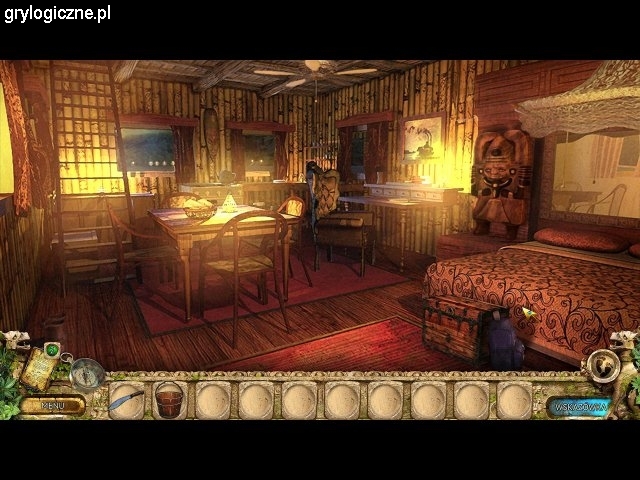This screenshot has height=480, width=640.
Task: Open the journal parchment icon
Action: pos(41,369)
